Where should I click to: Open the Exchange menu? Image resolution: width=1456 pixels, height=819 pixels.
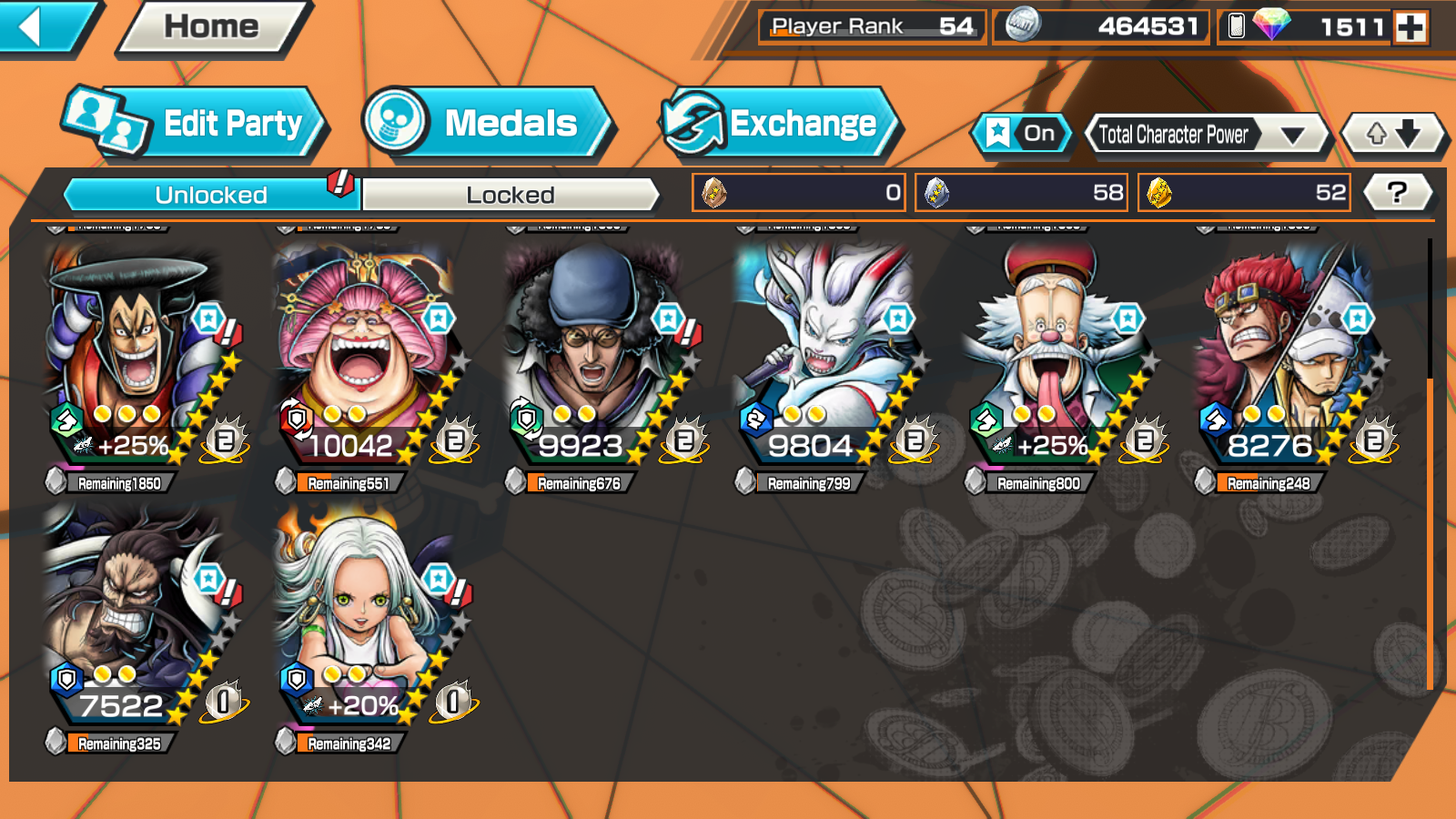tap(781, 123)
